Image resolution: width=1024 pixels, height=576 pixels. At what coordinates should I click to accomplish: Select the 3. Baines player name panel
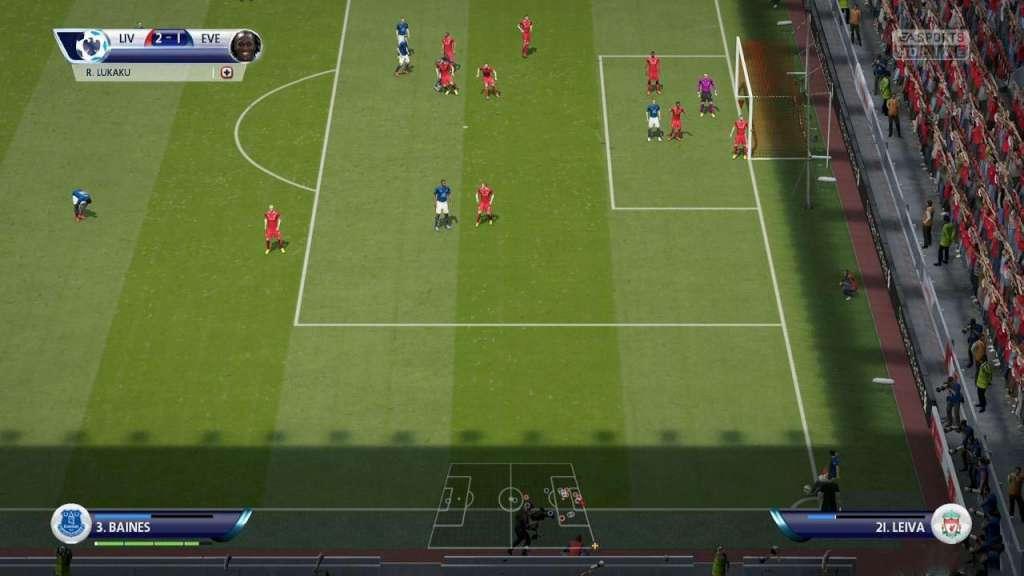click(x=165, y=526)
